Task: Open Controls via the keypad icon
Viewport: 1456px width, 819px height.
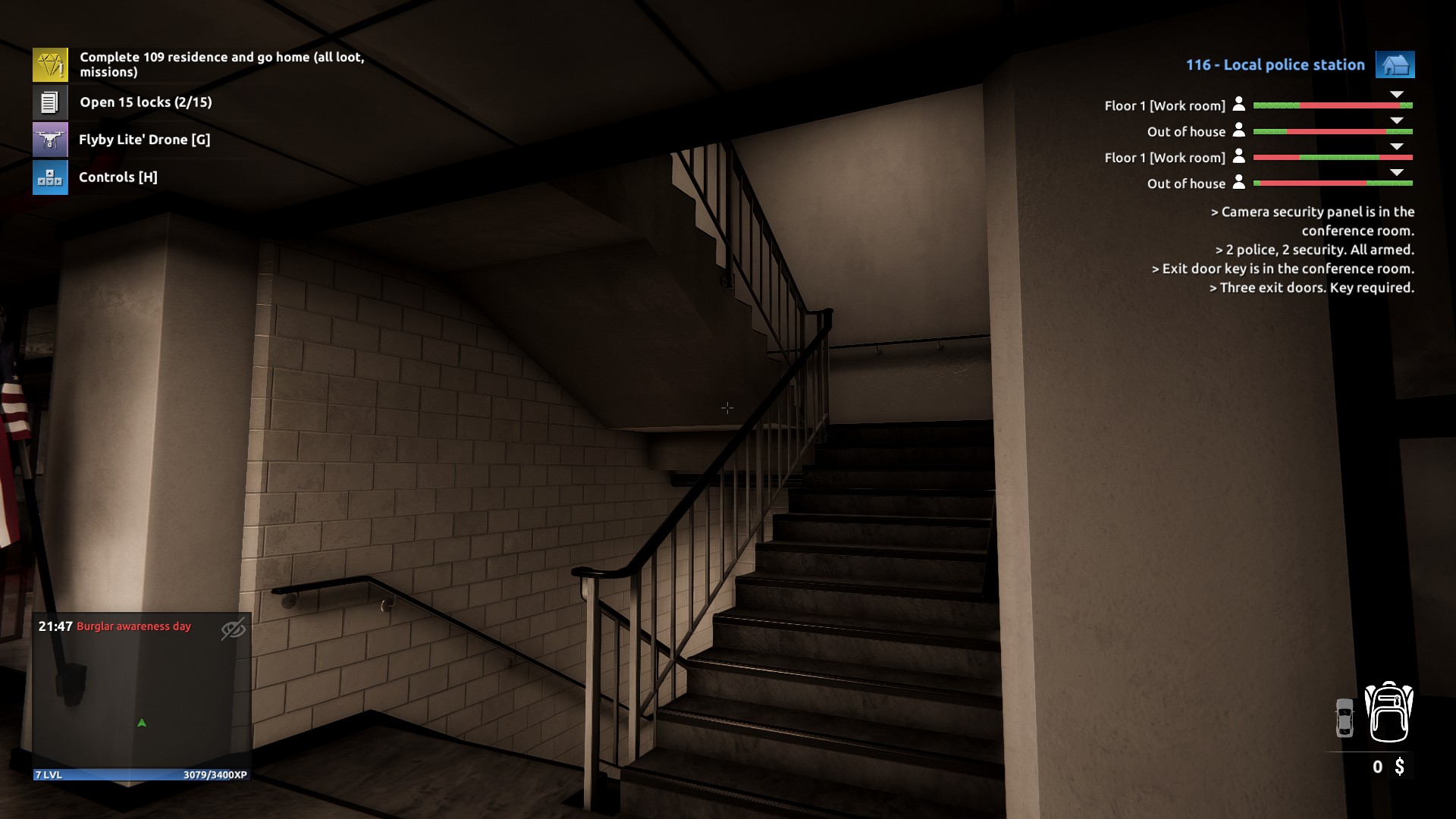Action: coord(49,177)
